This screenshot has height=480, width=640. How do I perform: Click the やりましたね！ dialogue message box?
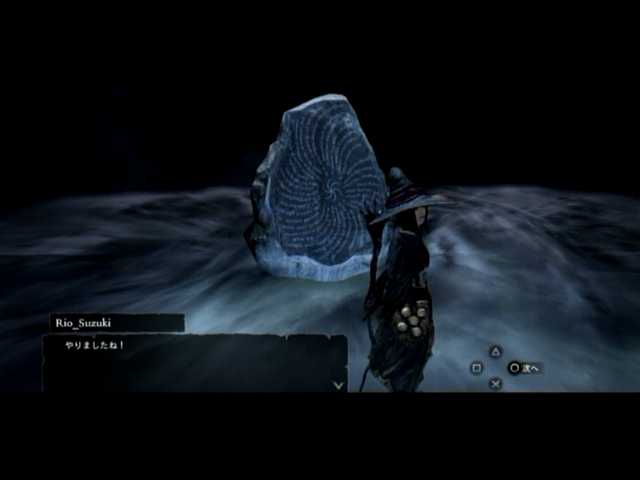click(194, 362)
